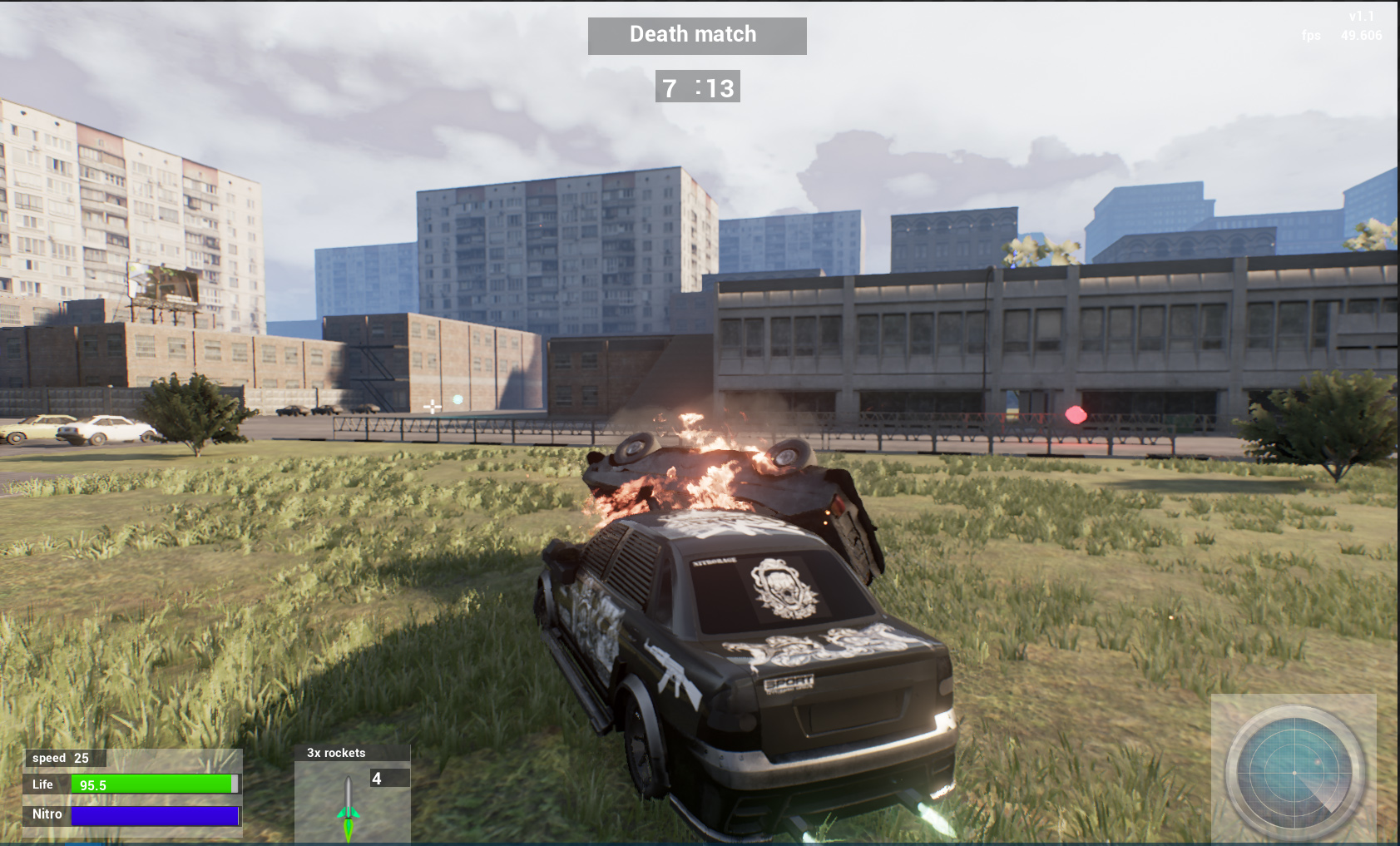1400x846 pixels.
Task: Click the crosshair reticle icon
Action: (432, 407)
